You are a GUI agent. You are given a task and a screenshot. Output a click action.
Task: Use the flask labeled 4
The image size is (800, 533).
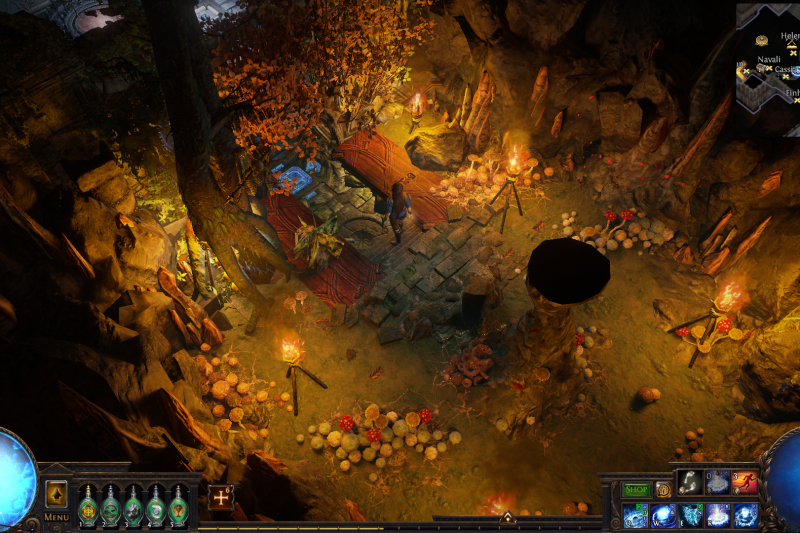(156, 505)
